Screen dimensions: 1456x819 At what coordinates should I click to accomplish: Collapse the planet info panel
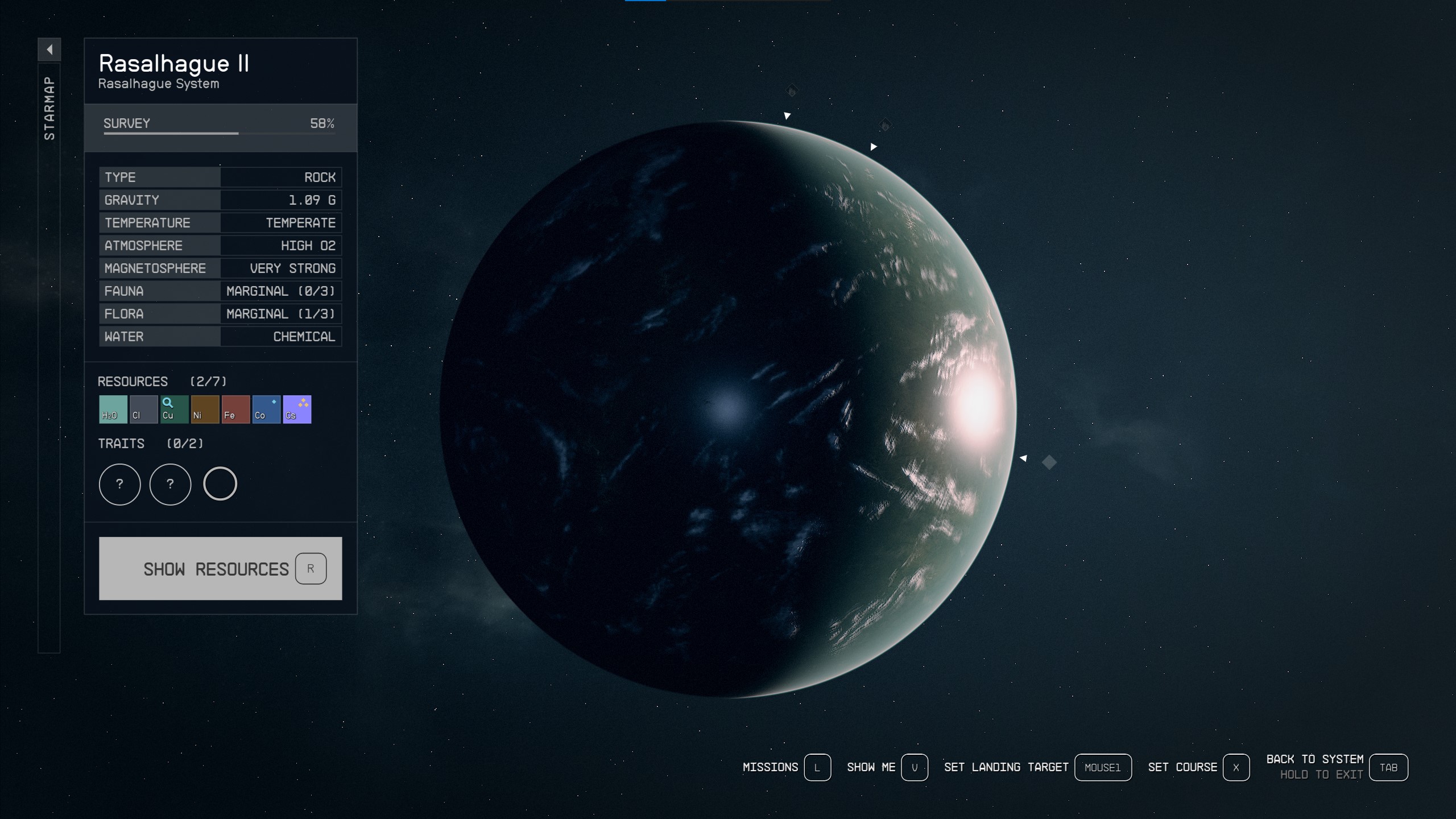(49, 50)
